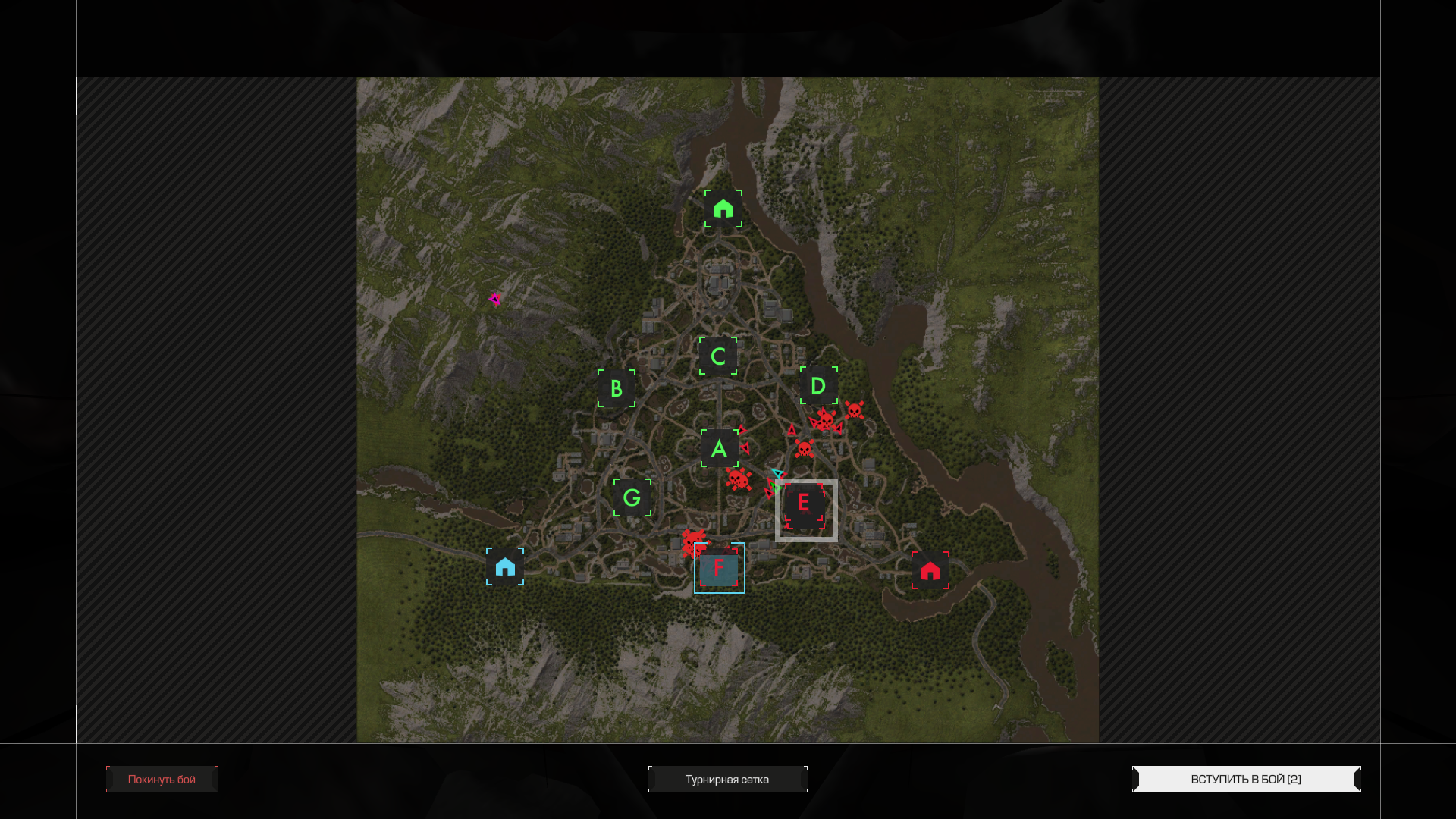
Task: Open the "Турнирная сетка" bracket
Action: pyautogui.click(x=727, y=780)
